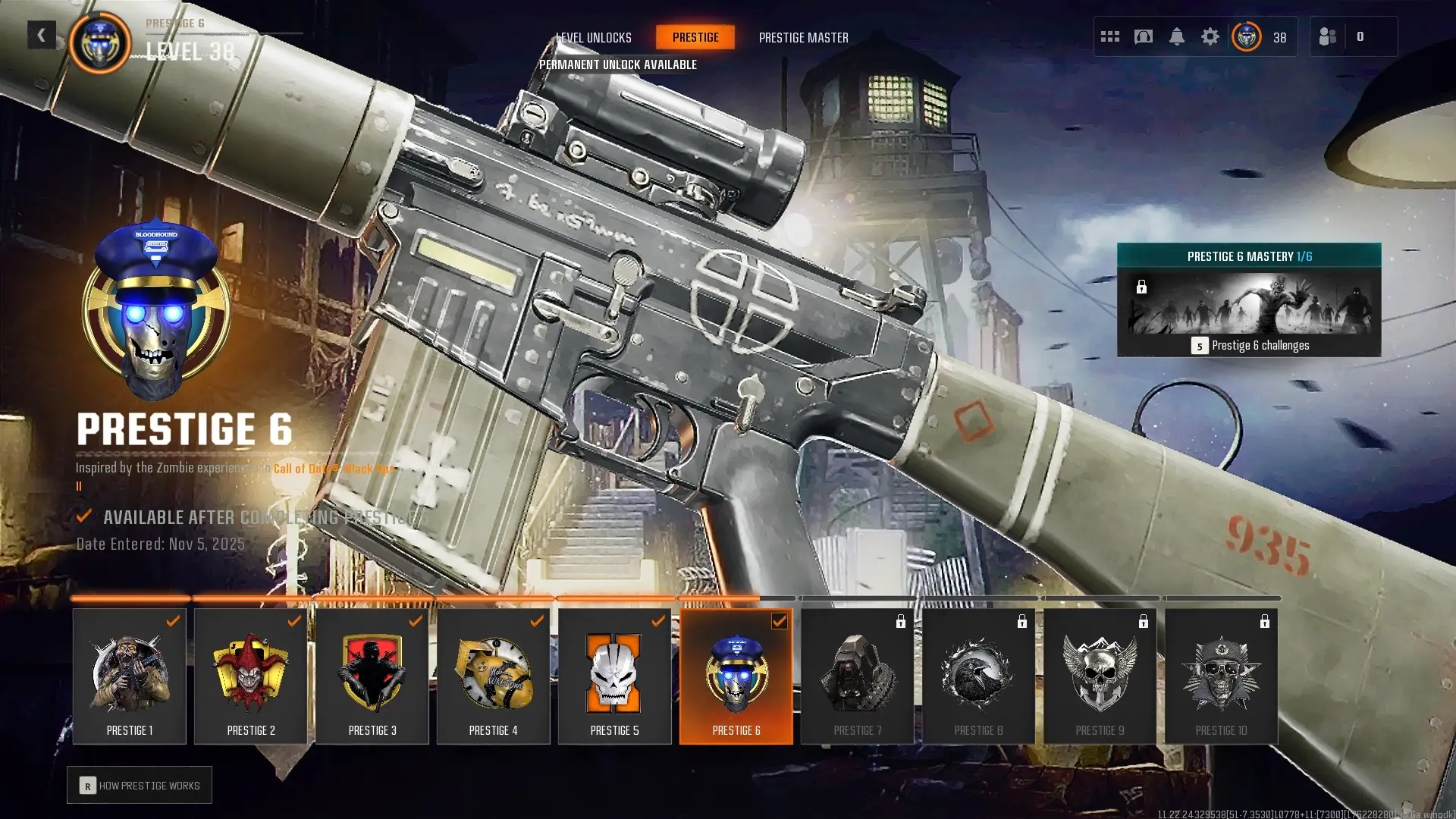Choose the locked Prestige 10 tile
Screen dimensions: 1456x819
1222,676
